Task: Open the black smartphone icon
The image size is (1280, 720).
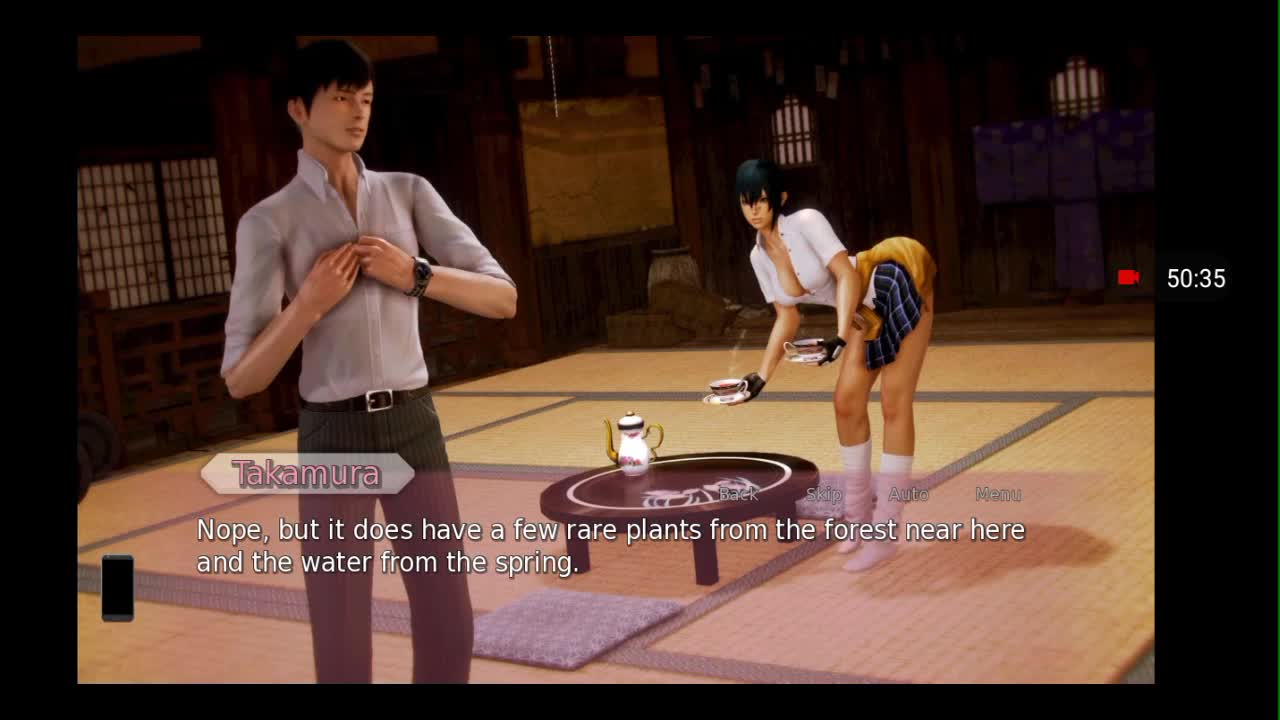Action: (x=118, y=588)
